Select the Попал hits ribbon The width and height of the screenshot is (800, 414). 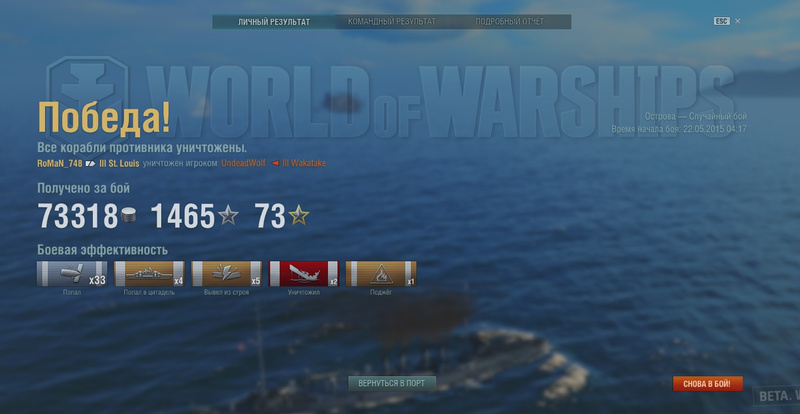pyautogui.click(x=72, y=274)
